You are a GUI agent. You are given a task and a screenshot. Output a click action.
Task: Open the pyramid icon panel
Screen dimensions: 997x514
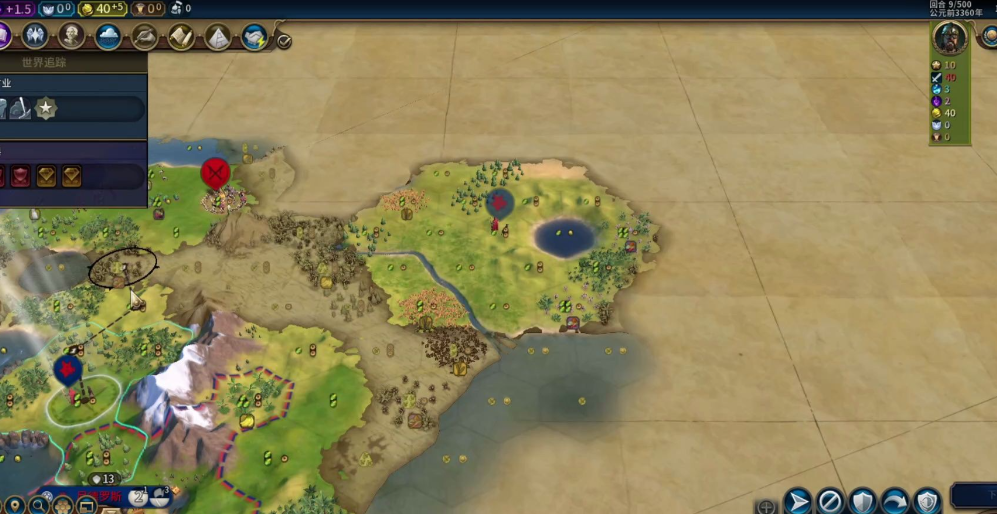tap(218, 37)
